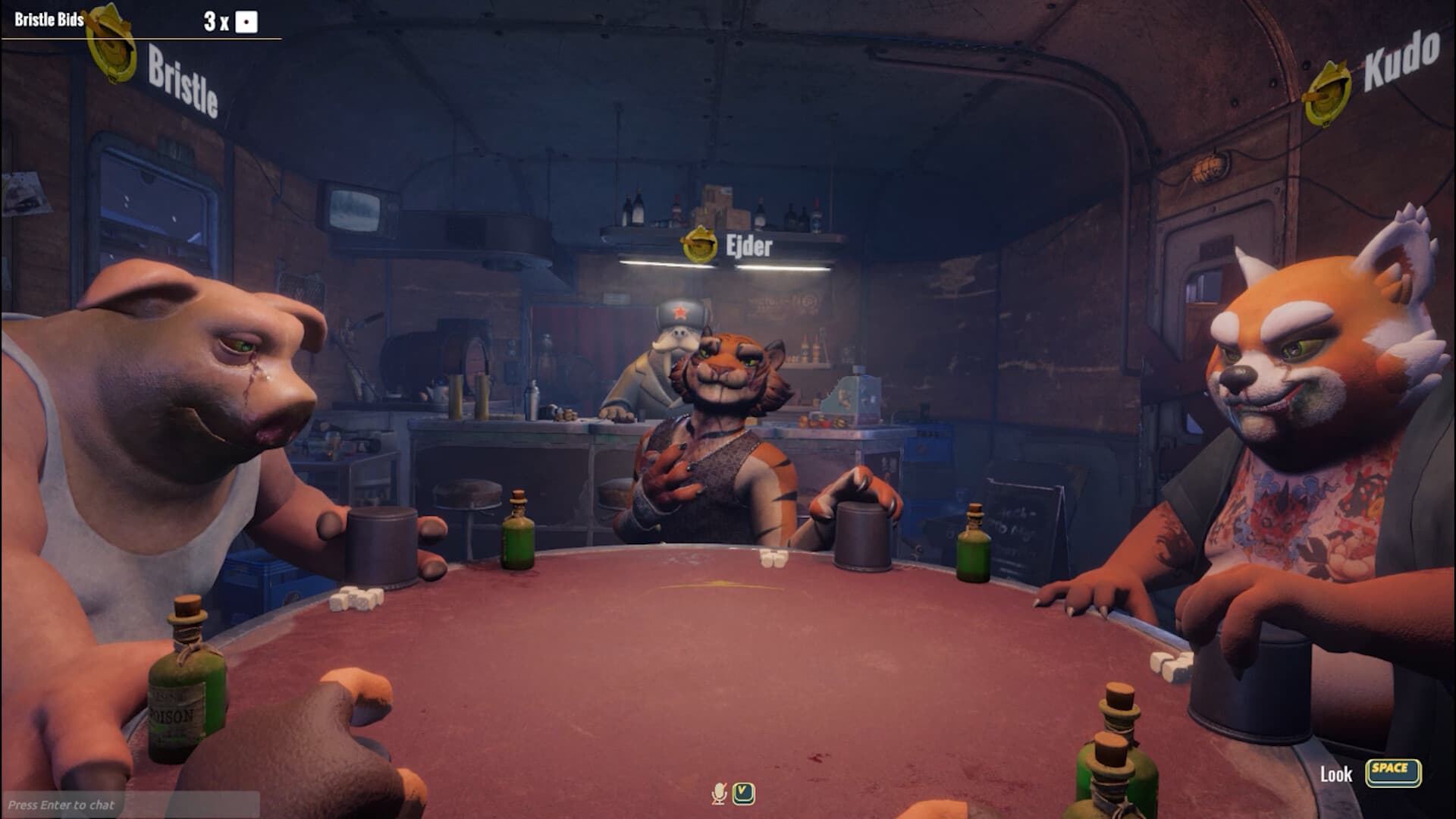Focus the 'Press Enter to chat' box
The height and width of the screenshot is (819, 1456).
pyautogui.click(x=129, y=805)
